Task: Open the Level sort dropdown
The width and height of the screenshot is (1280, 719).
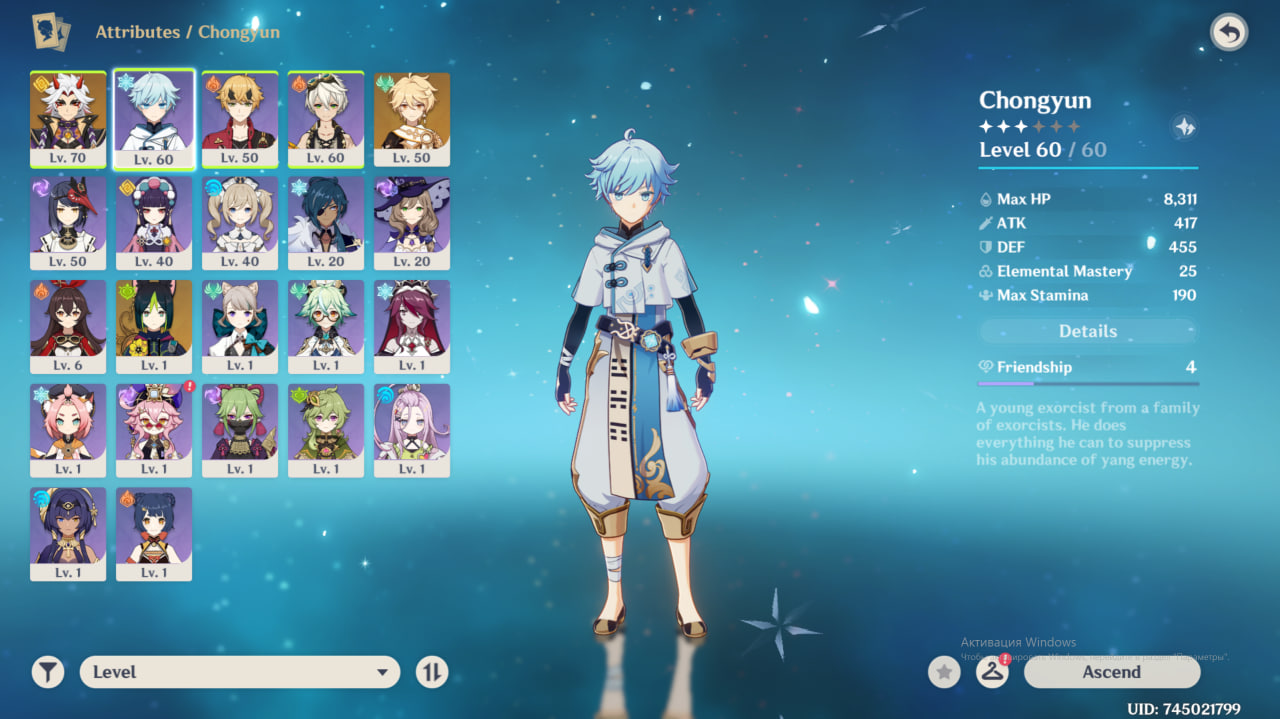Action: [240, 672]
